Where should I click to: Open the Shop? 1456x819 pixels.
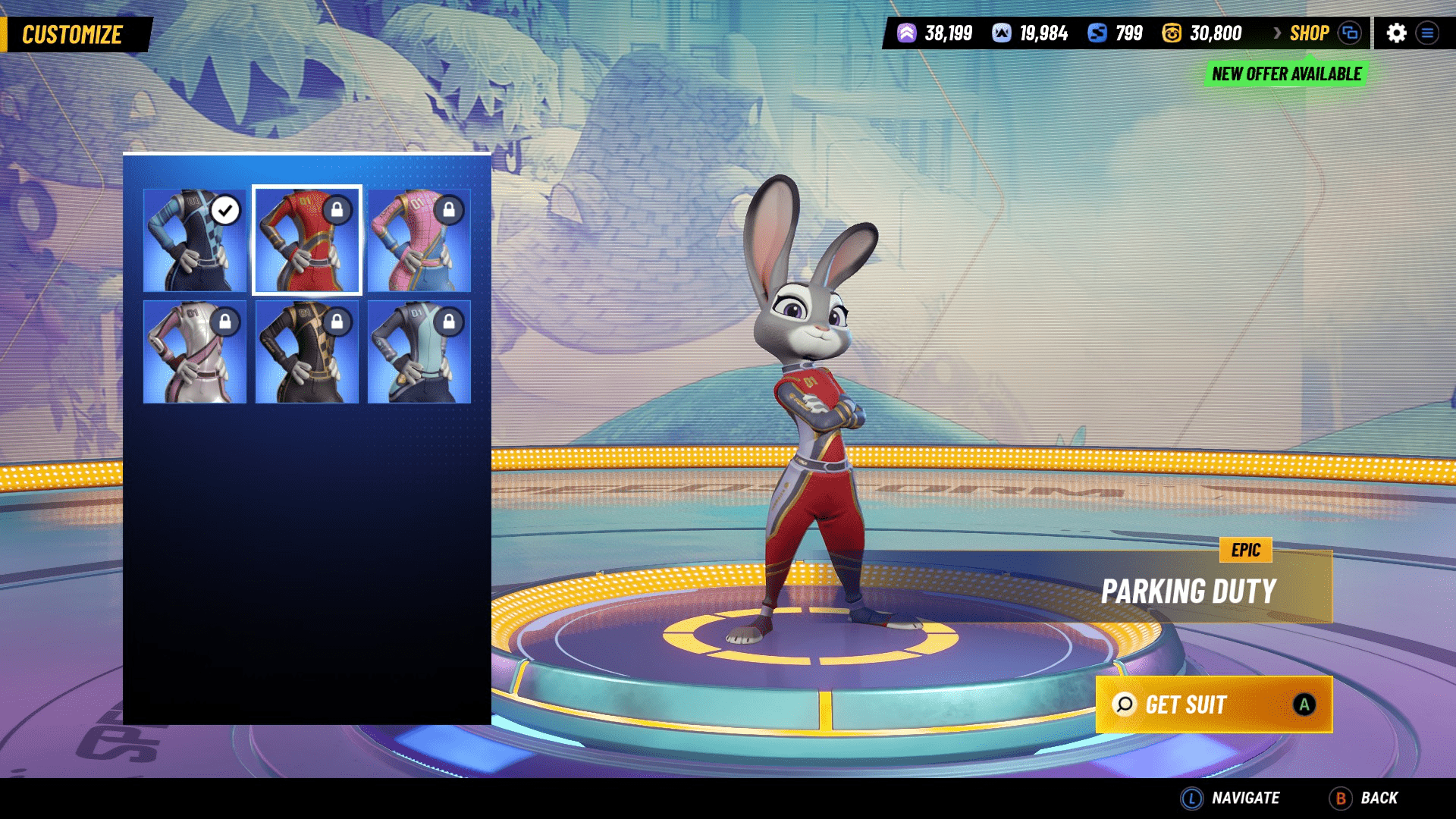(1309, 33)
